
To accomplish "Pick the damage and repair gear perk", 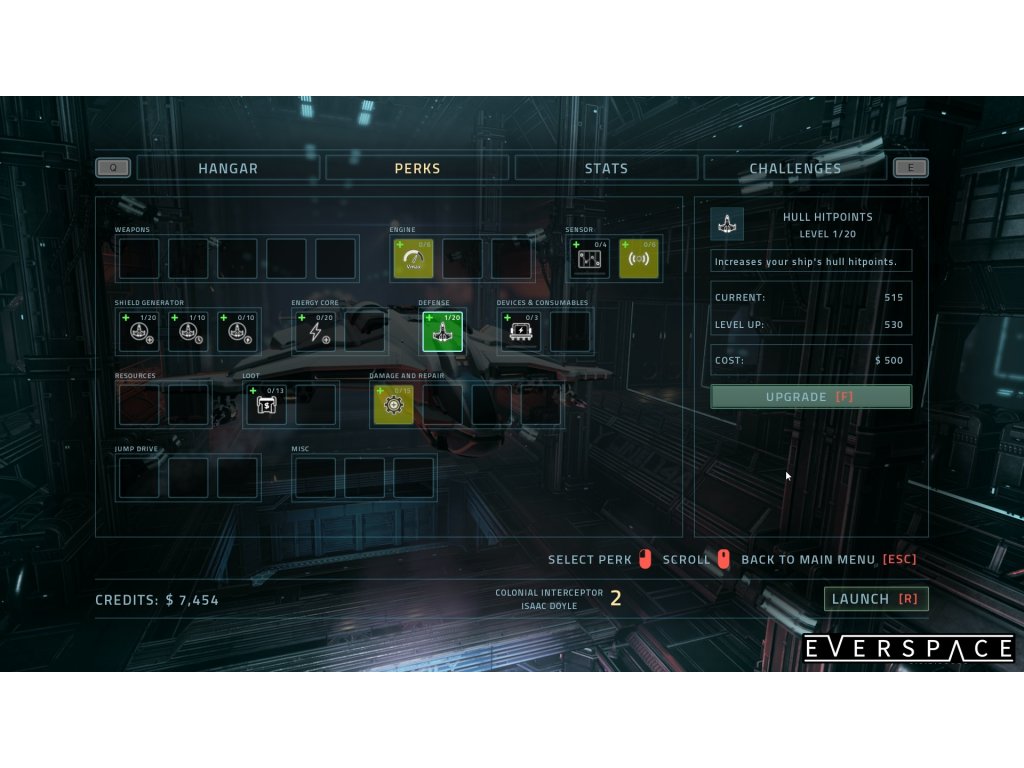I will [x=393, y=404].
